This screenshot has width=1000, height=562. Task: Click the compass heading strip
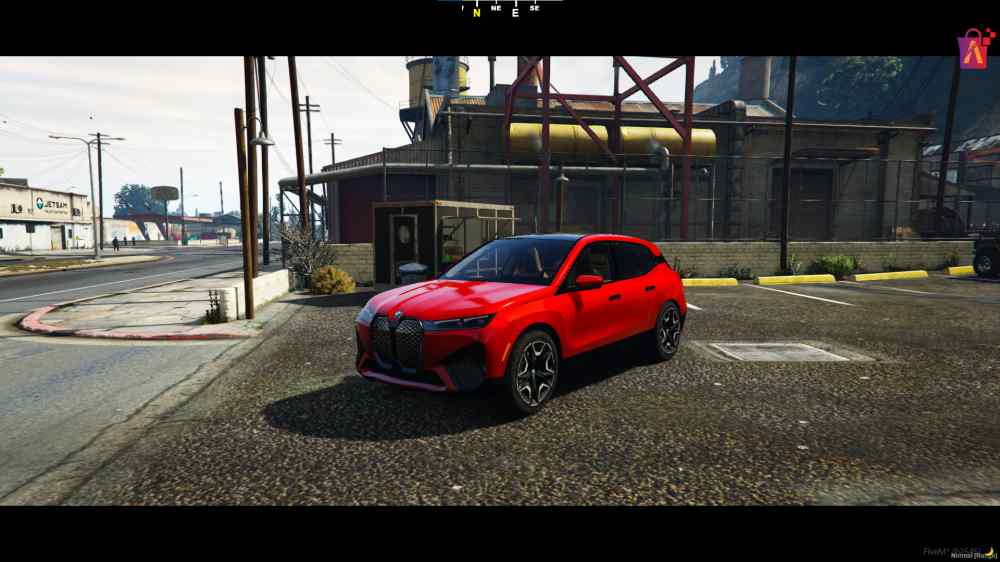pyautogui.click(x=500, y=9)
